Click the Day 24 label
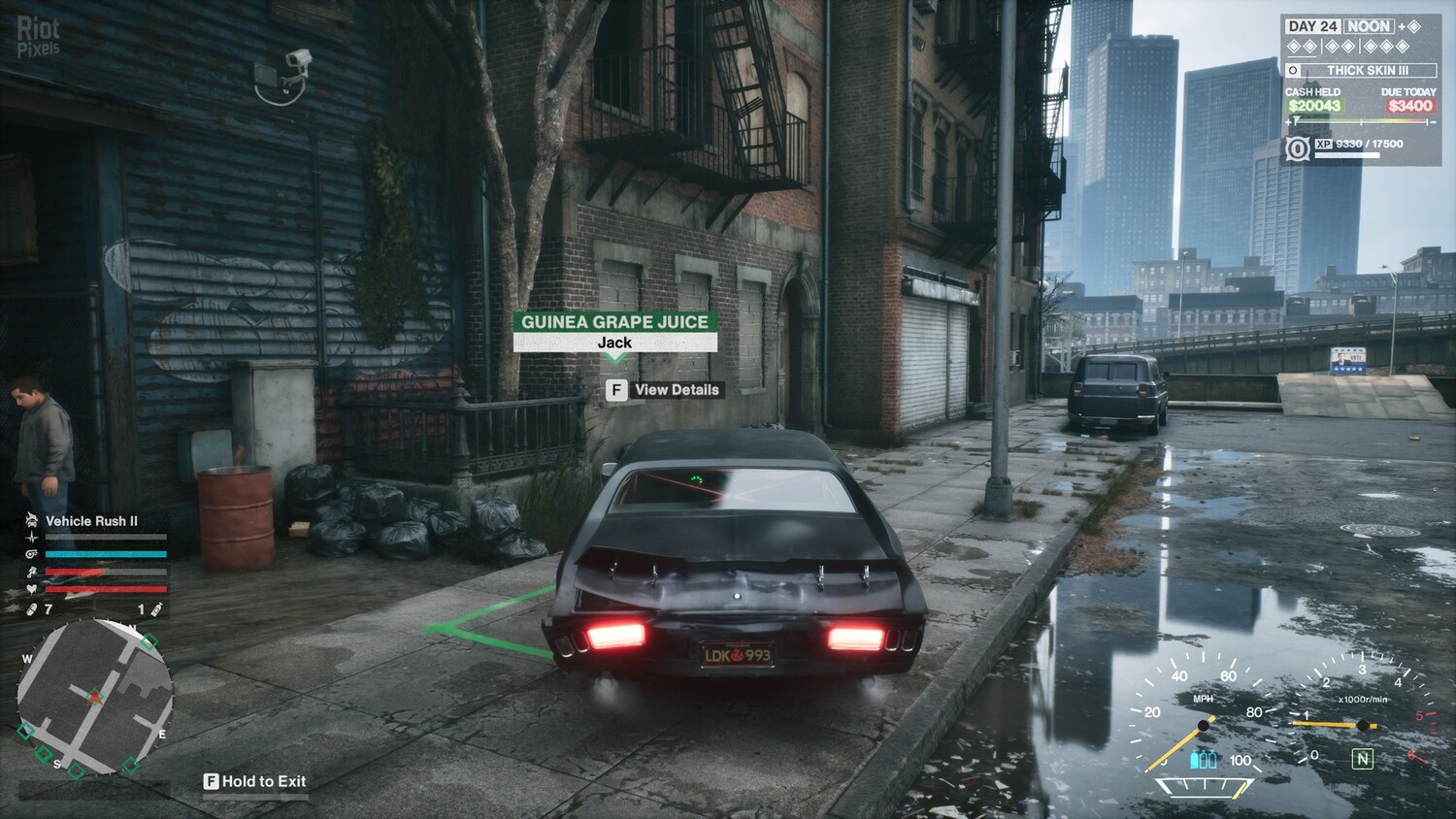The image size is (1456, 819). point(1311,26)
